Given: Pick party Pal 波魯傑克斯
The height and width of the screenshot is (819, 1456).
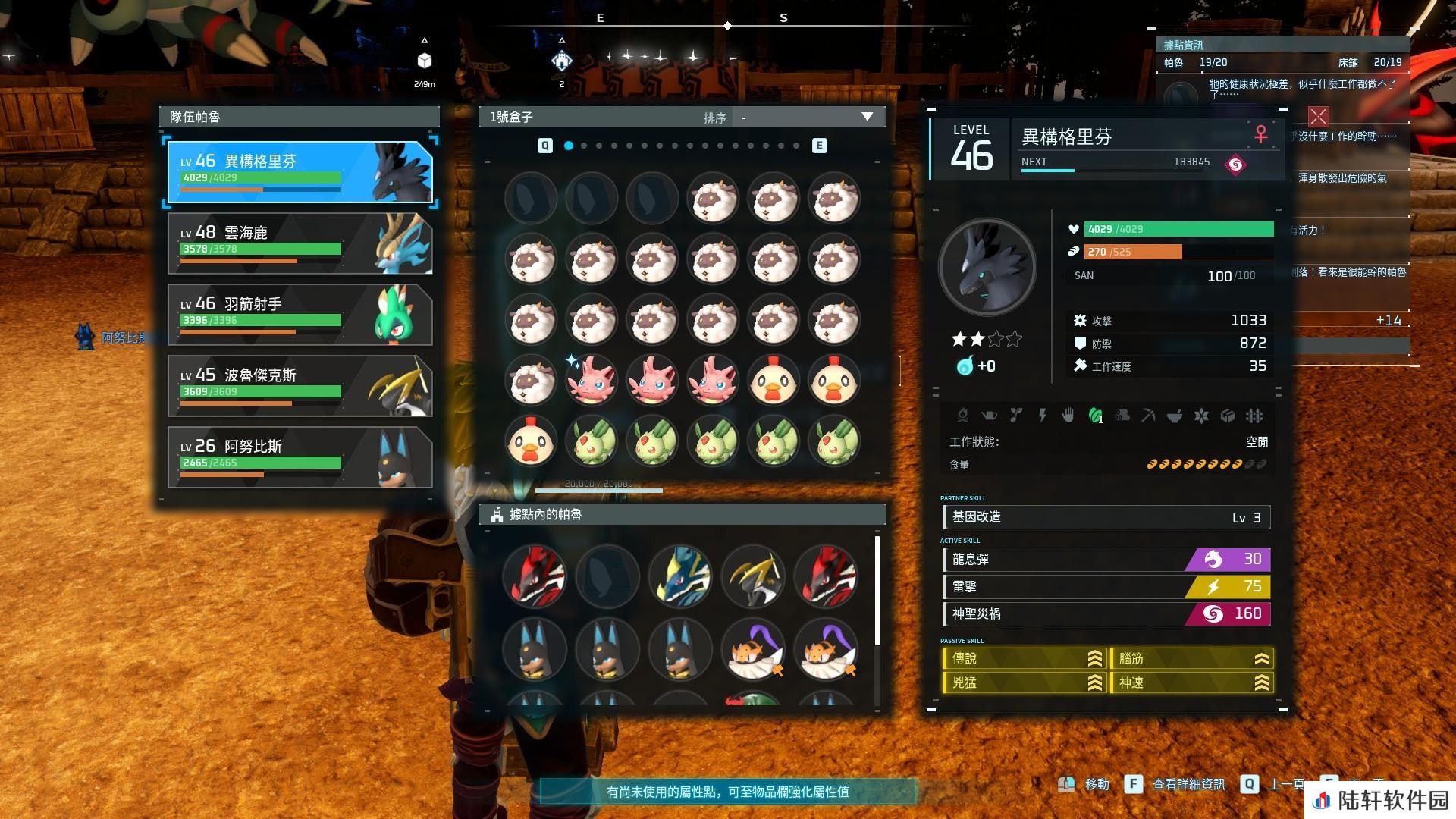Looking at the screenshot, I should (300, 386).
